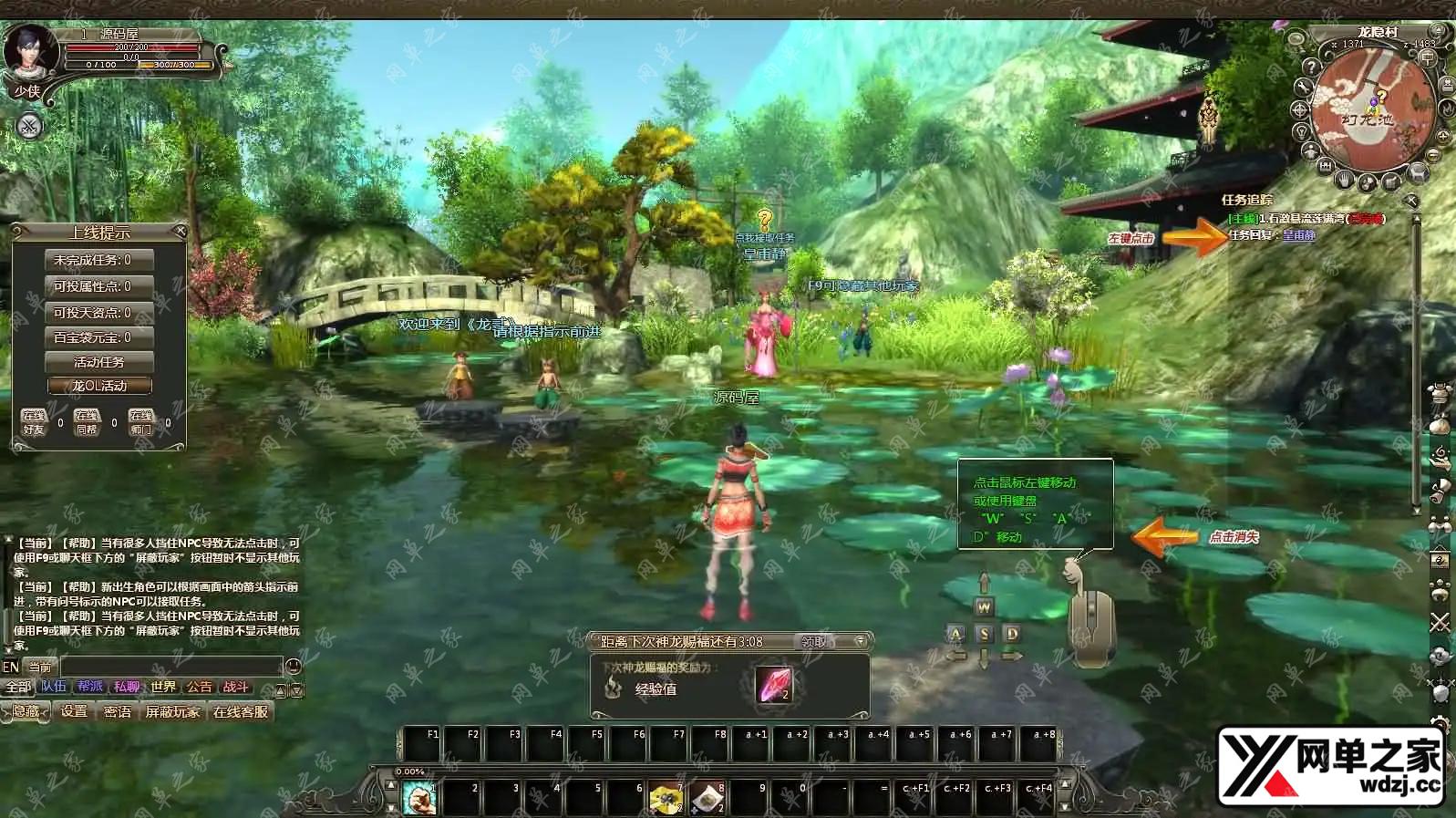Open the player portrait in the corner
This screenshot has width=1456, height=818.
(x=30, y=52)
